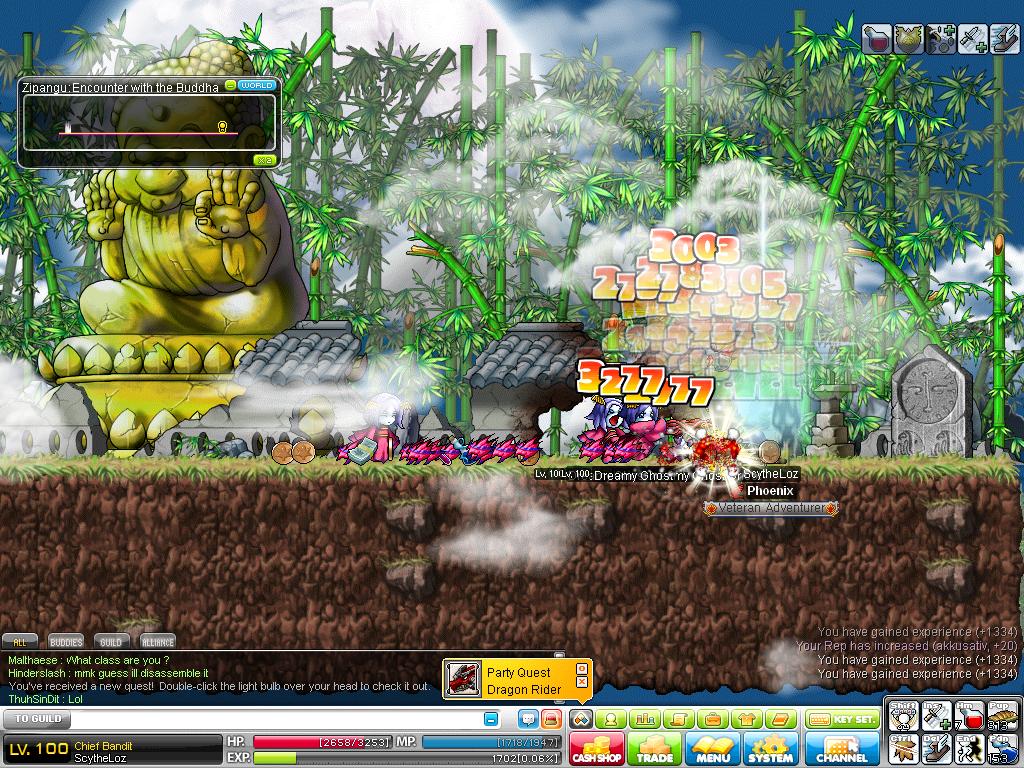Open the Menu button
Viewport: 1024px width, 768px height.
click(712, 749)
